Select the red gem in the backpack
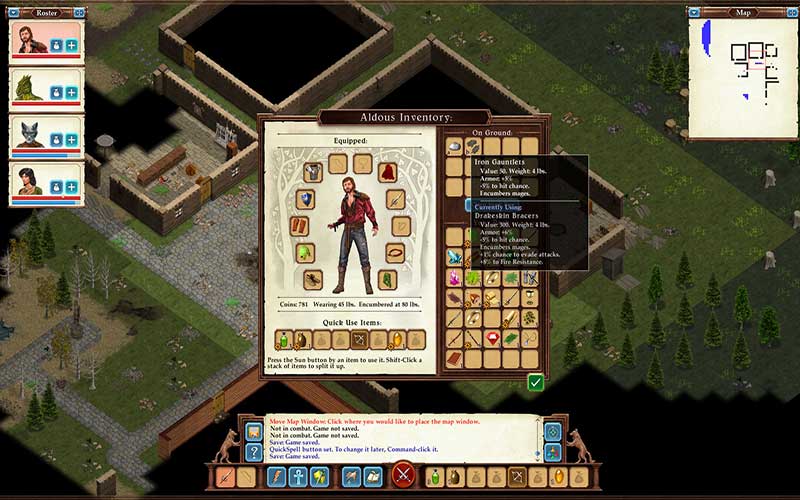The image size is (800, 500). click(492, 340)
